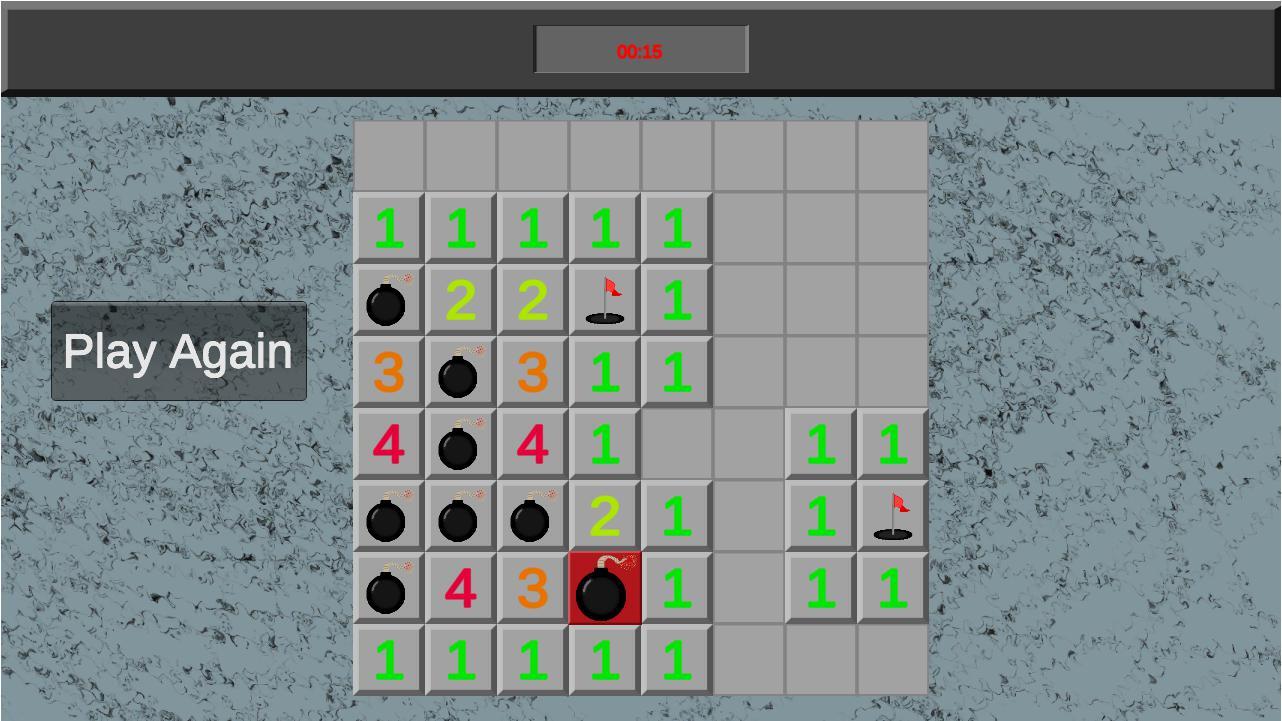Click an unrevealed tile in the top-right corner
The width and height of the screenshot is (1282, 721).
click(x=892, y=155)
